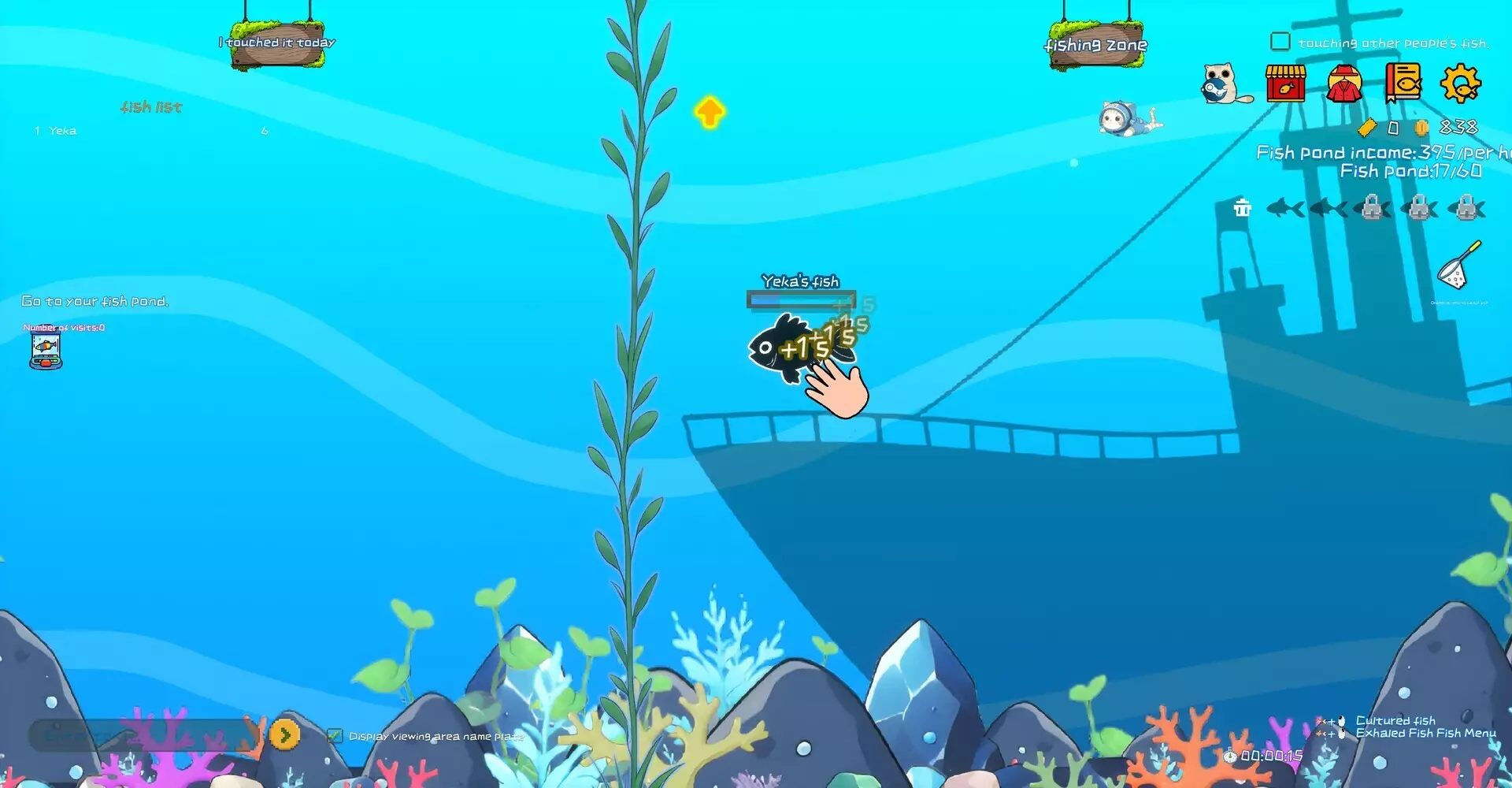This screenshot has width=1512, height=788.
Task: Select the trash bin fish slot
Action: point(1243,209)
